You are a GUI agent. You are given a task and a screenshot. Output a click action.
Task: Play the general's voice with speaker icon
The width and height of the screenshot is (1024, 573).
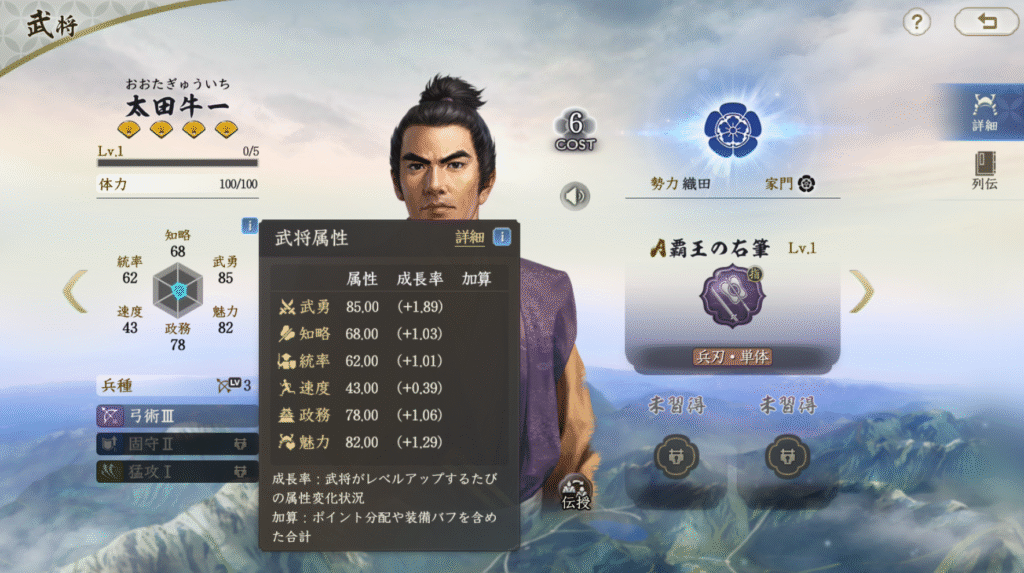[575, 196]
